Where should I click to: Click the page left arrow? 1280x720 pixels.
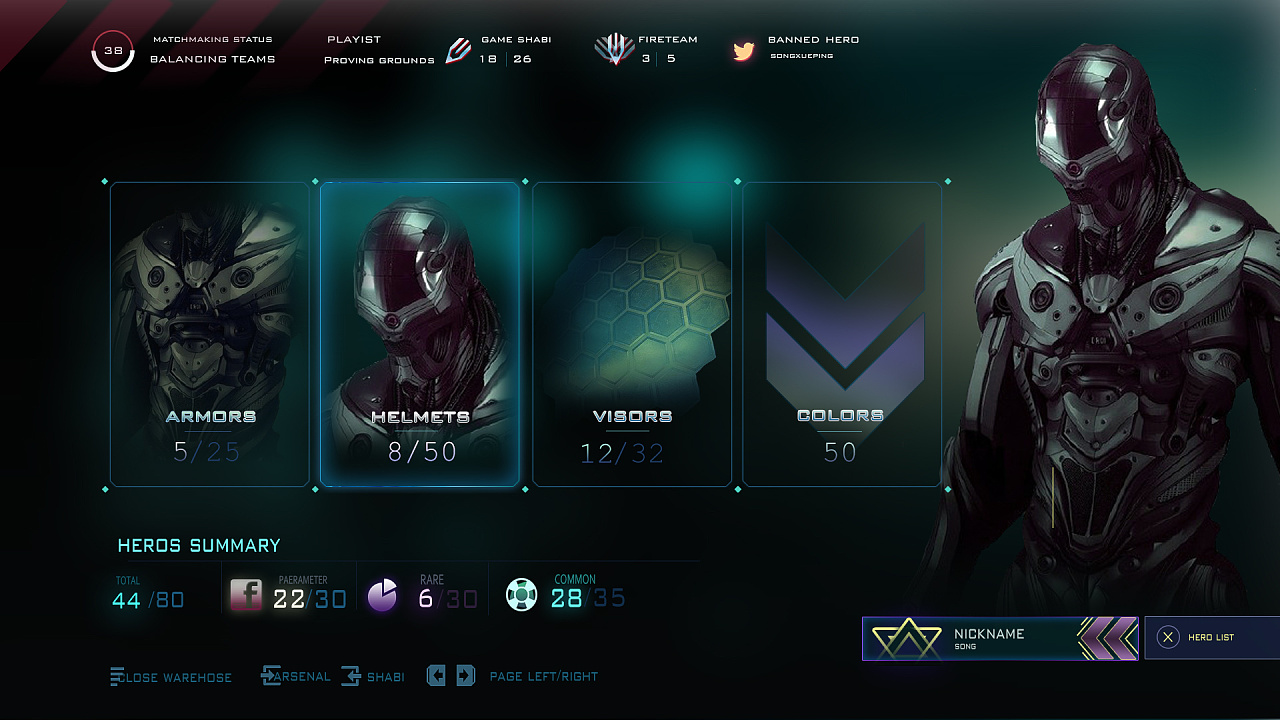(x=436, y=676)
